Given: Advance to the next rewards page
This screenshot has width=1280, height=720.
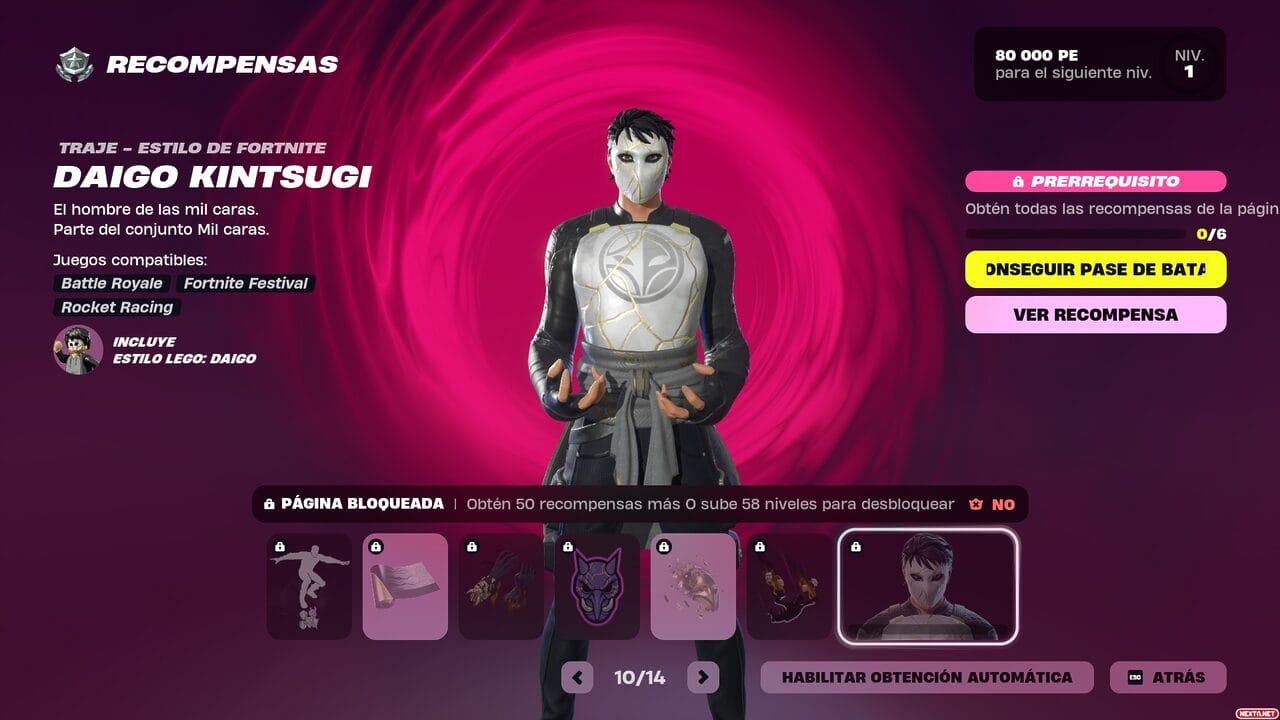Looking at the screenshot, I should point(703,677).
